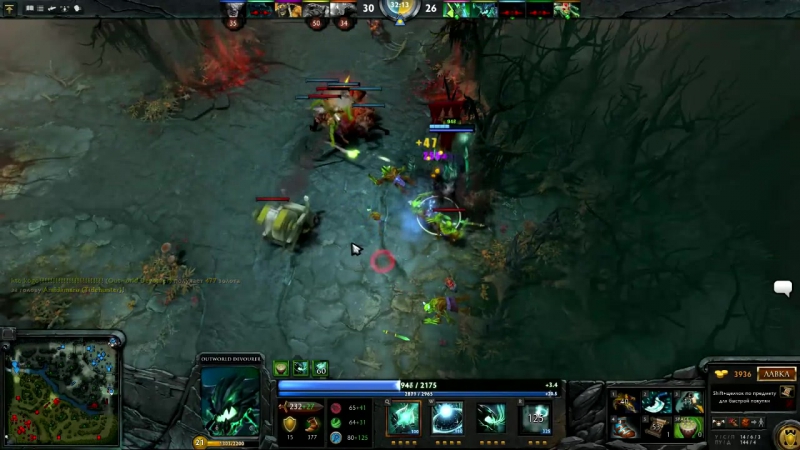Open the ЛАВКА shop
The height and width of the screenshot is (450, 800).
click(x=775, y=374)
